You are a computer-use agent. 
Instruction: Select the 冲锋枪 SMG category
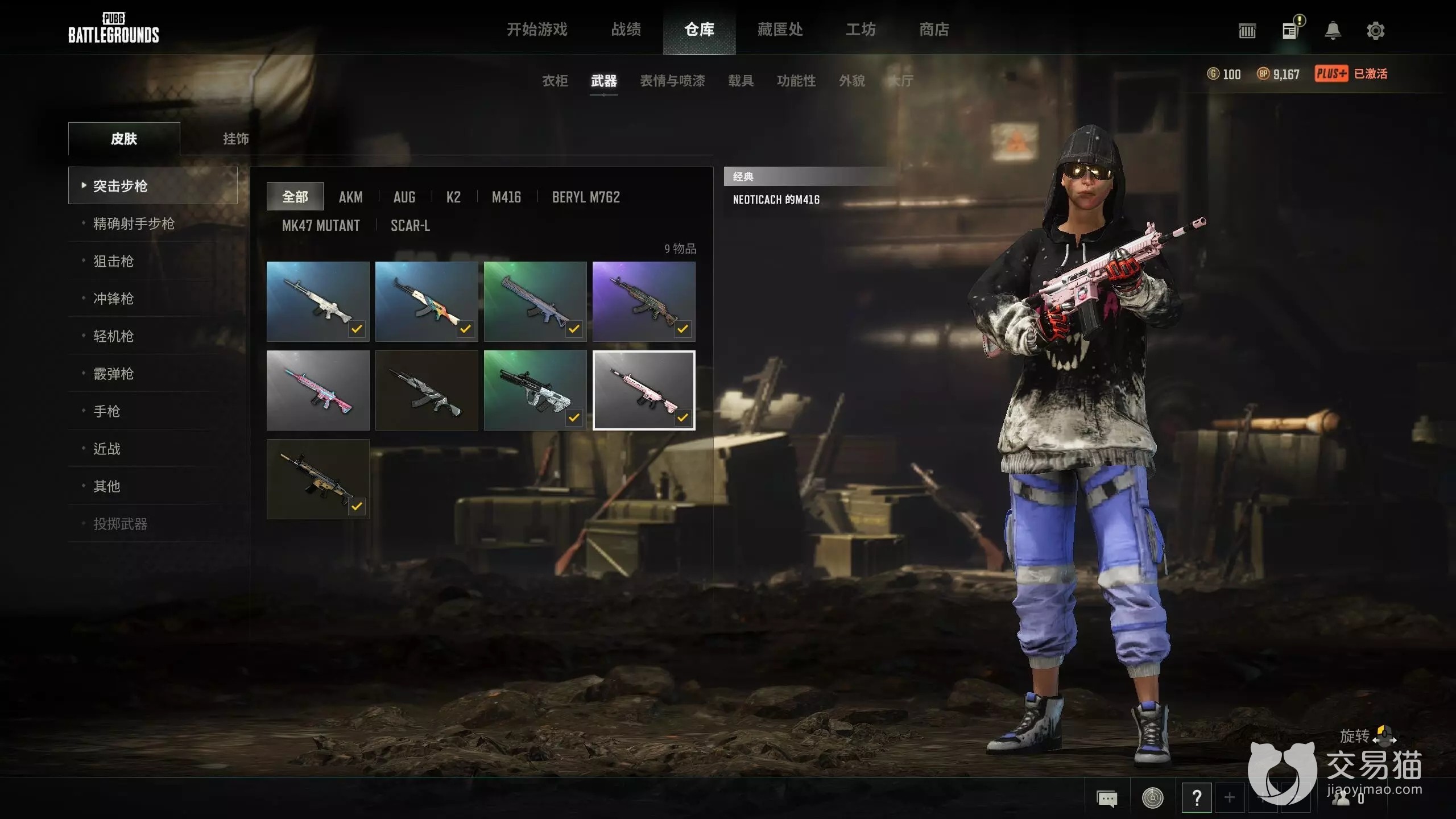tap(113, 299)
